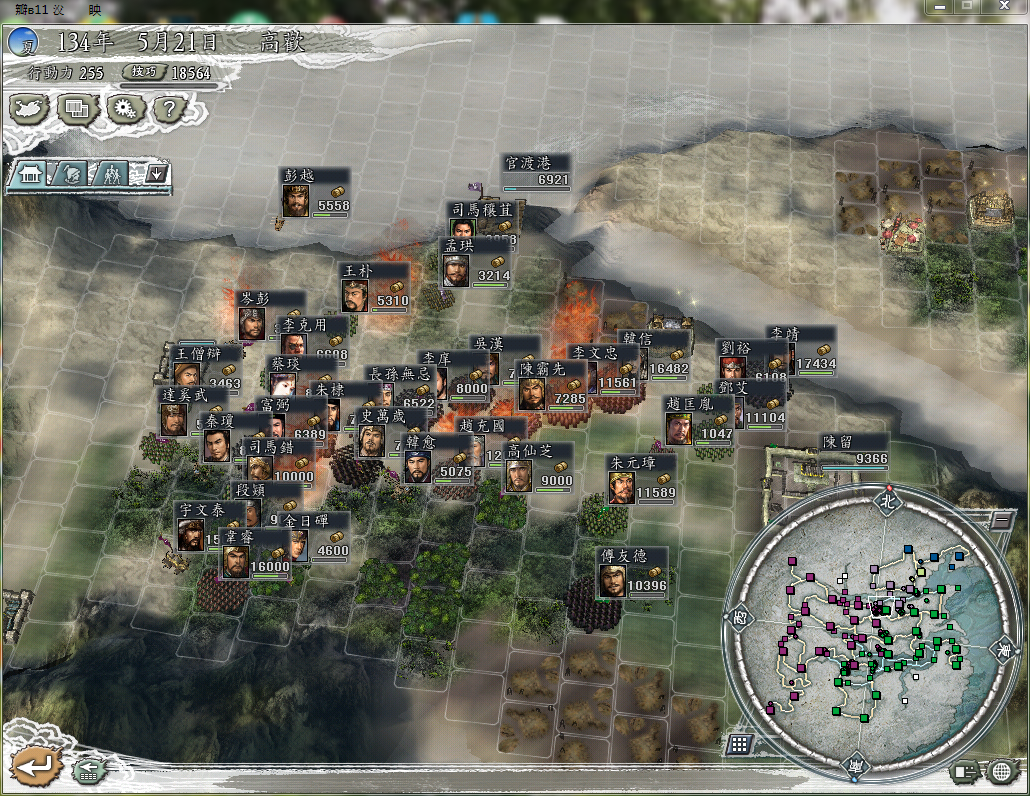Minimize the minimap with the dash button
1030x796 pixels.
pos(1000,519)
